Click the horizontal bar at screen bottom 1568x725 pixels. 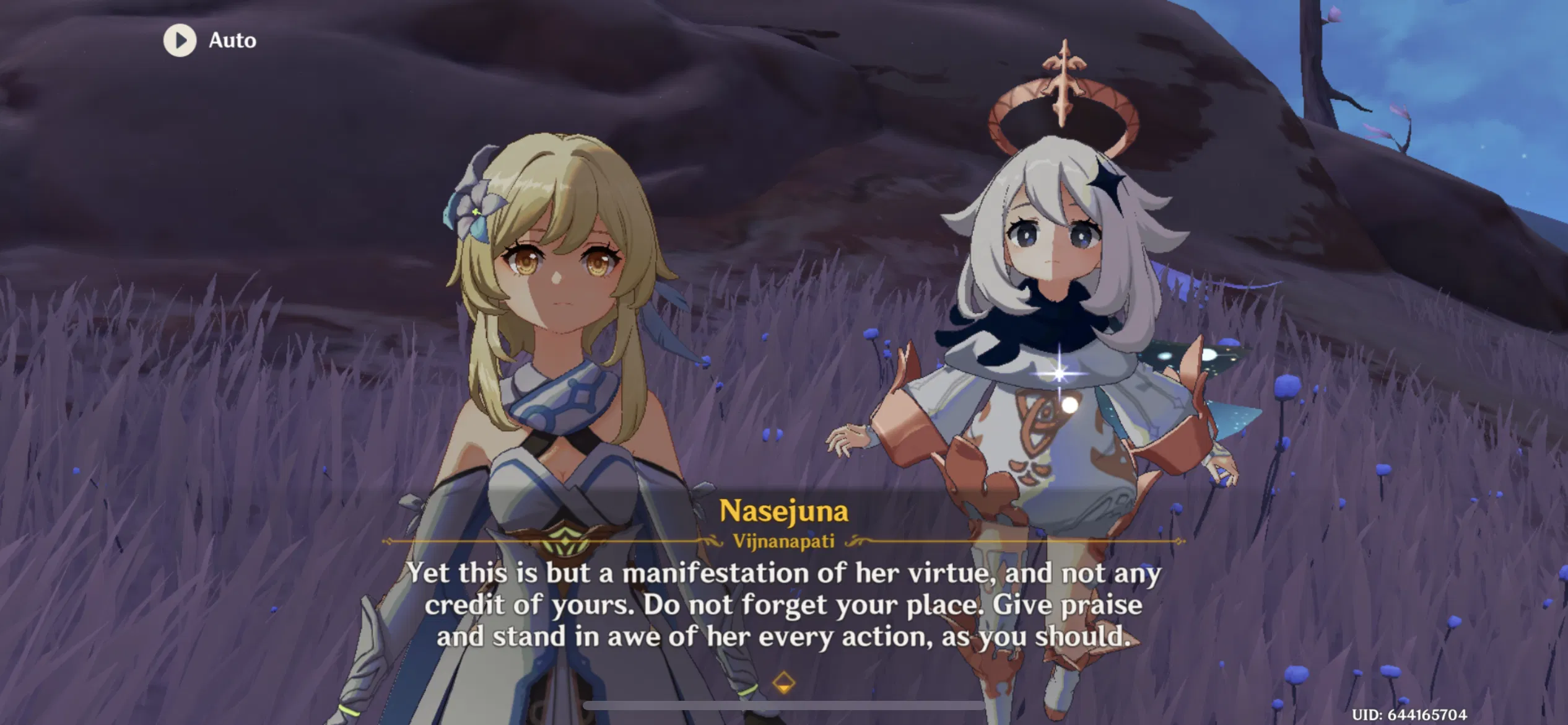tap(784, 706)
